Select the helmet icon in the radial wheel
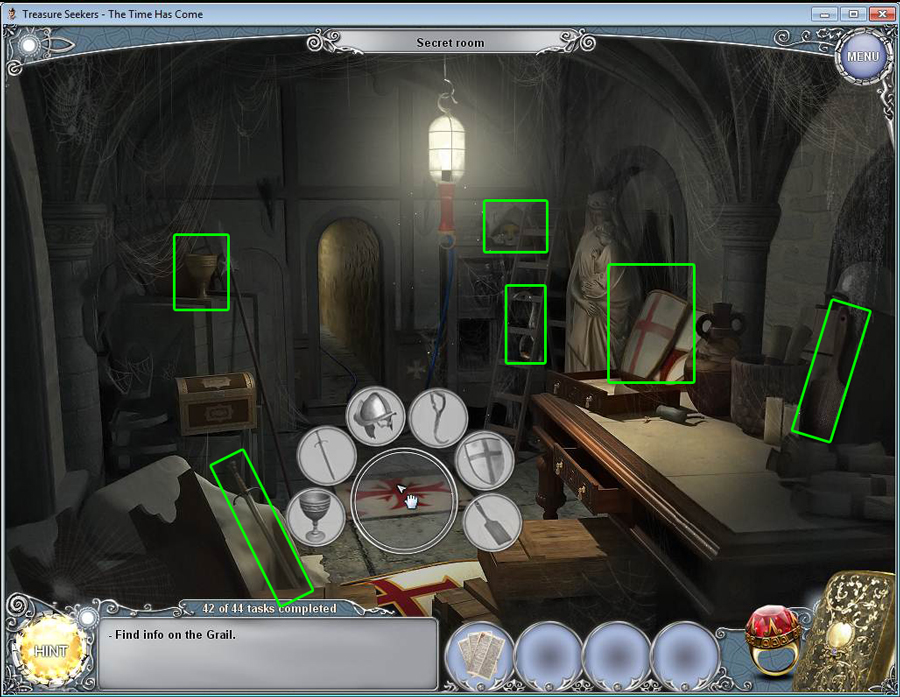The height and width of the screenshot is (697, 900). 378,412
